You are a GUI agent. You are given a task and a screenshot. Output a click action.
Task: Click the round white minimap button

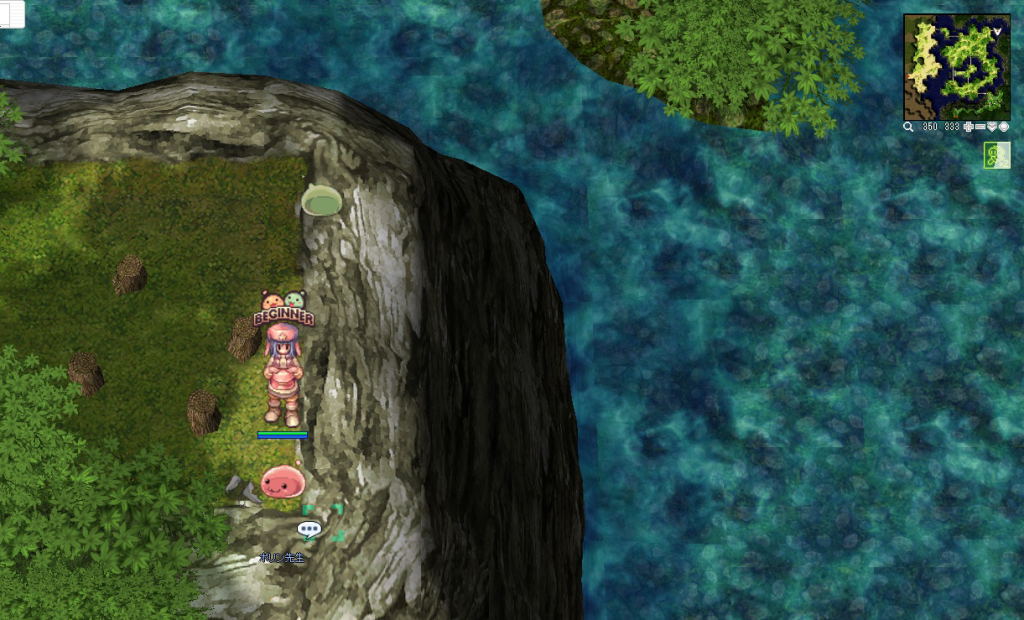[1003, 128]
